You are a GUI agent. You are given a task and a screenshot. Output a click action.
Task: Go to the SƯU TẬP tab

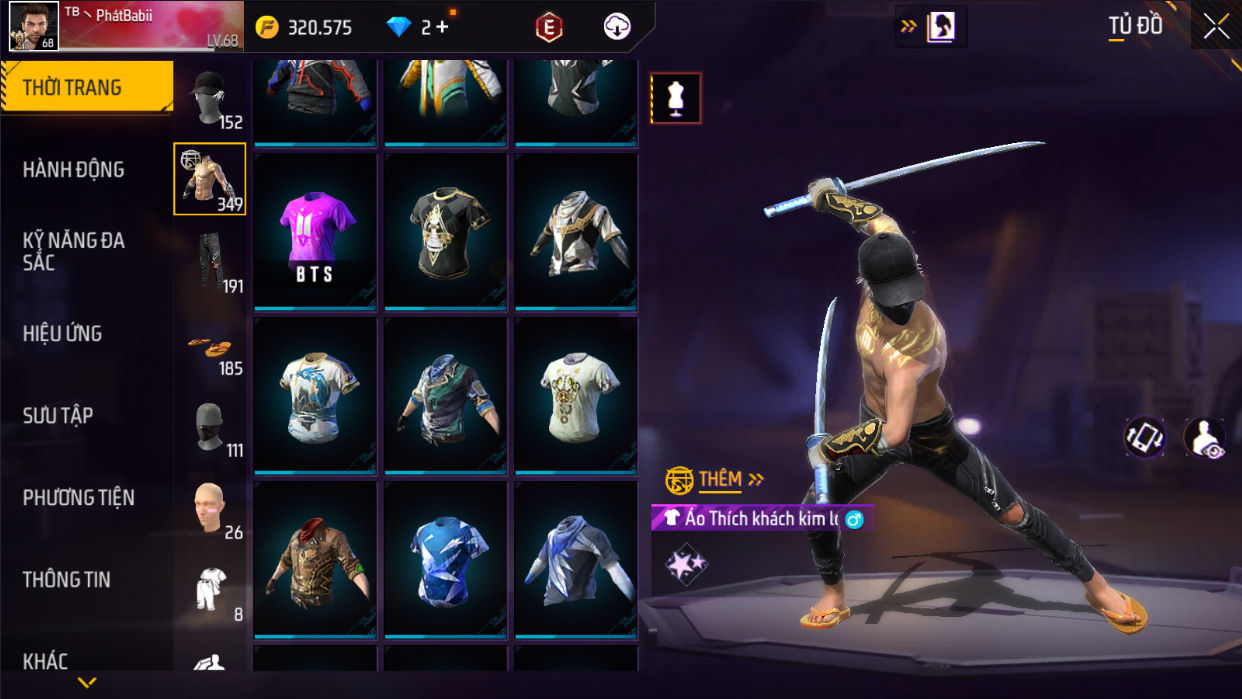point(58,416)
